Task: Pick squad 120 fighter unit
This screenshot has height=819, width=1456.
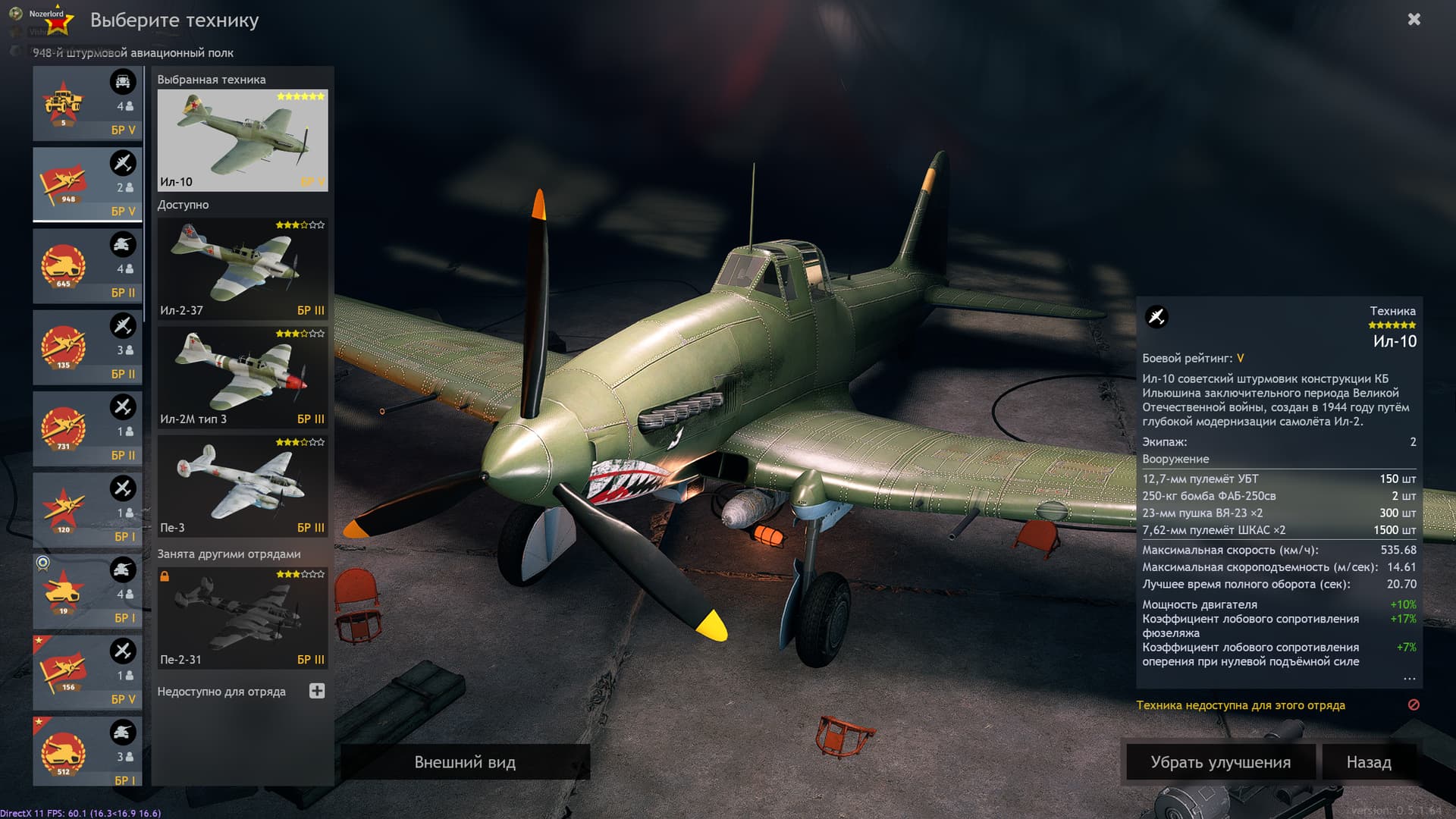Action: point(87,510)
